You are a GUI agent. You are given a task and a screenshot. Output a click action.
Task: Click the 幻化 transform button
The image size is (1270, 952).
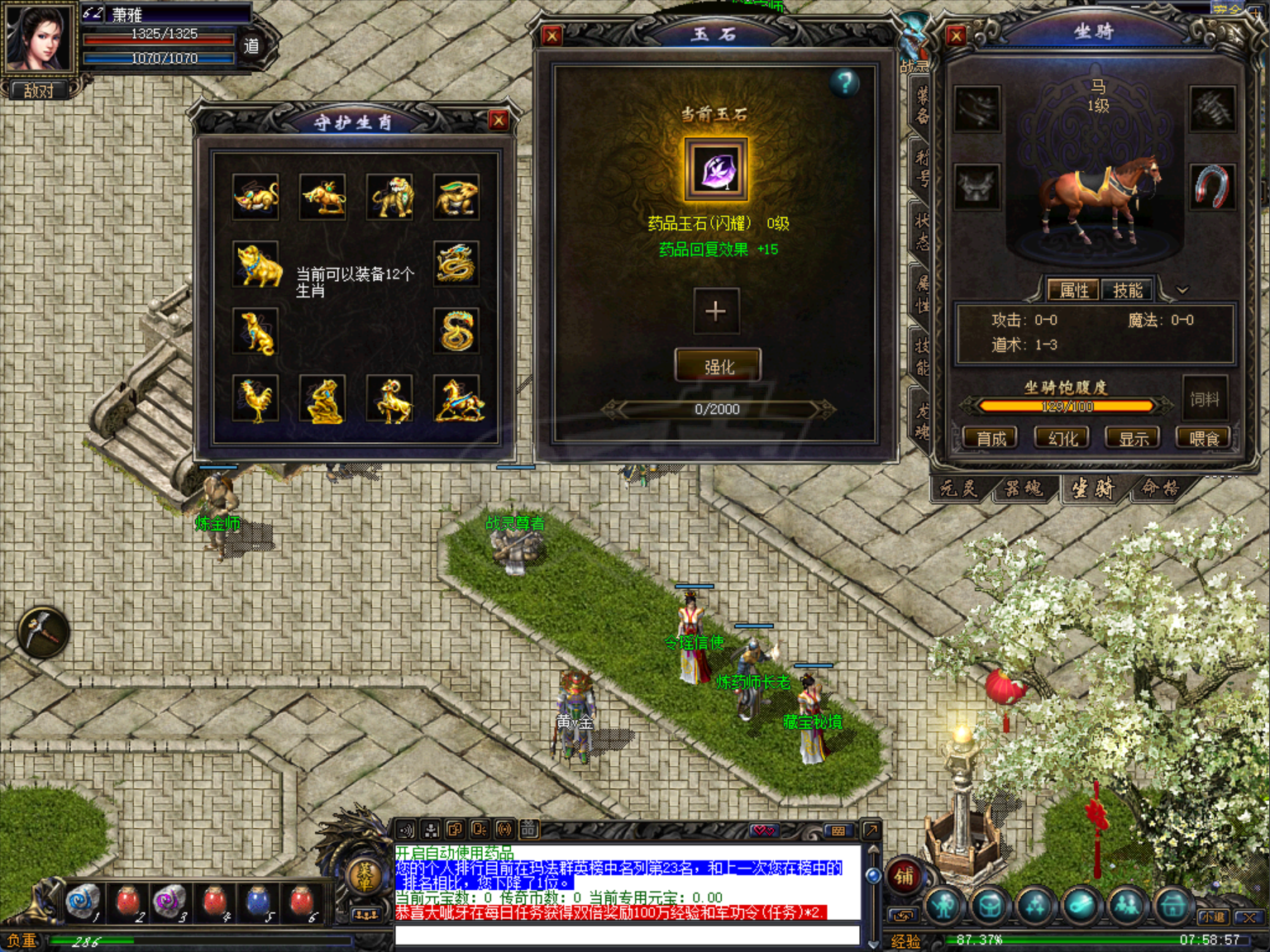1062,438
